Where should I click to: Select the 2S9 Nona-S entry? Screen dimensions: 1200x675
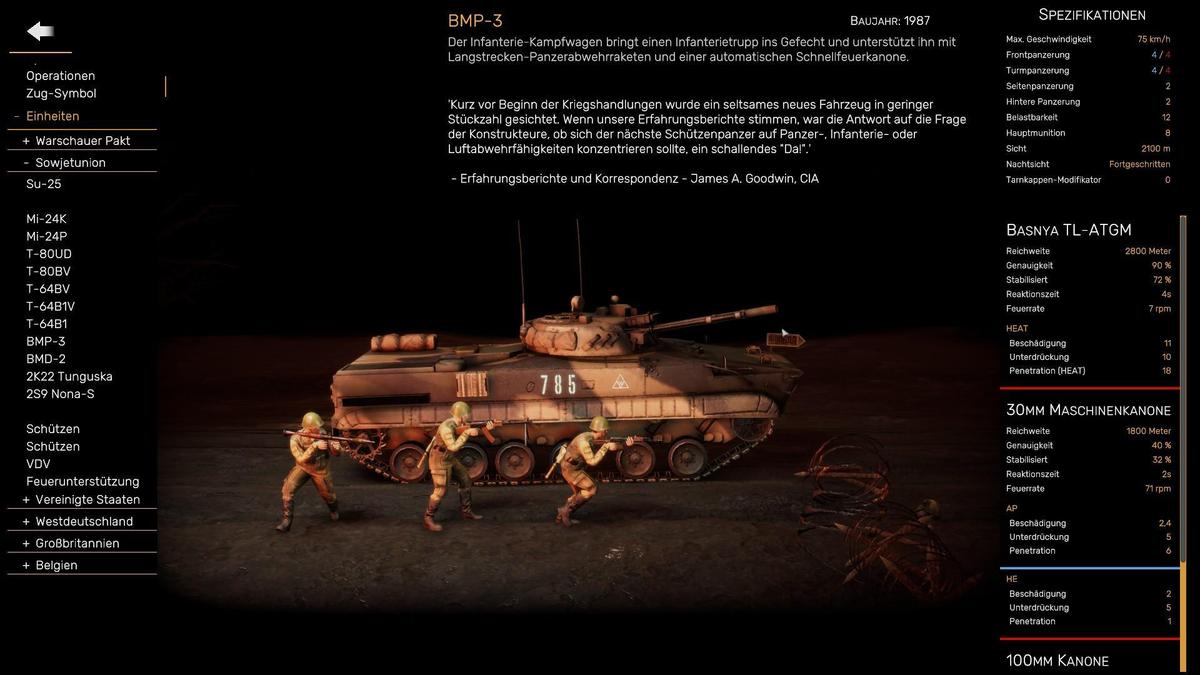[x=60, y=394]
